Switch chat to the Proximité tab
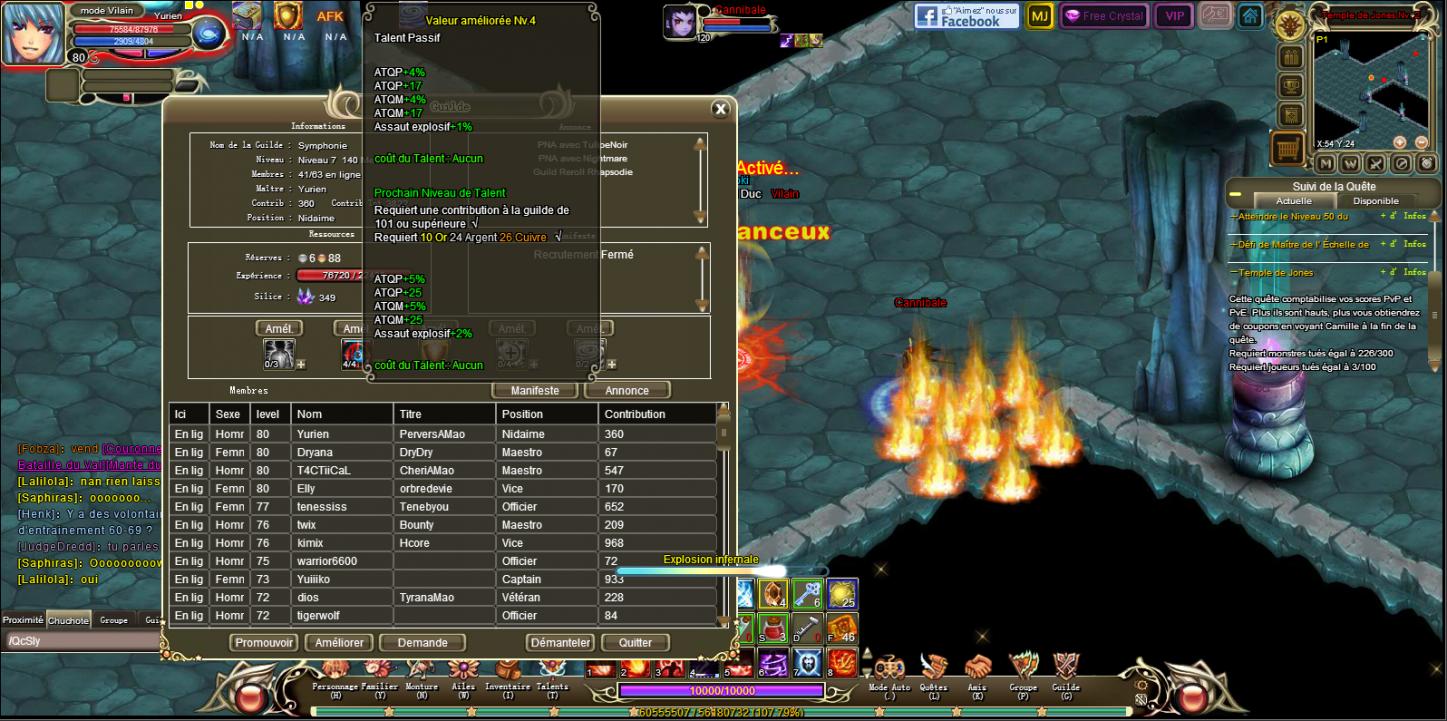1447x721 pixels. click(23, 620)
